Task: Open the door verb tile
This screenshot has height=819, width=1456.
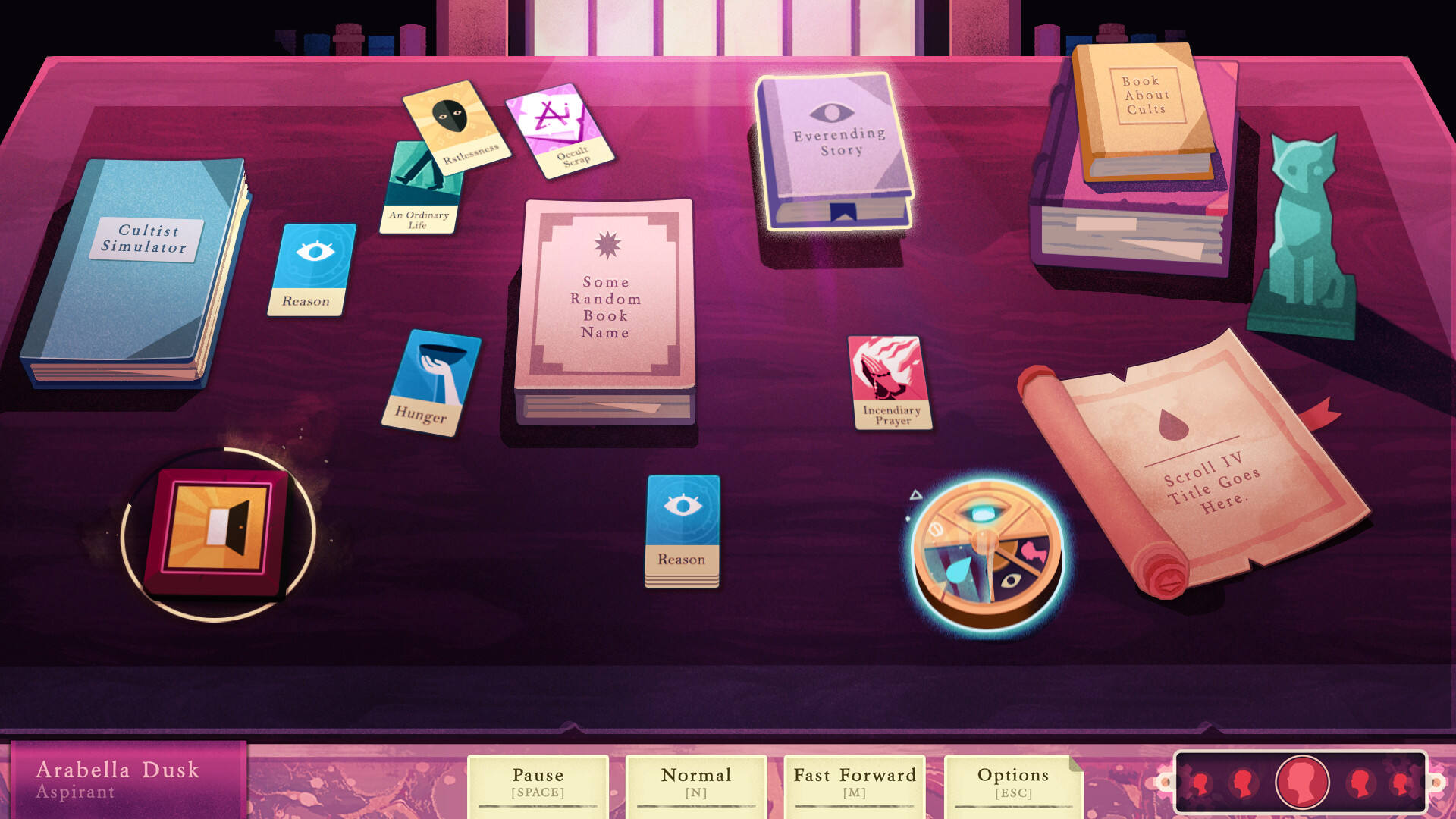Action: pyautogui.click(x=218, y=531)
